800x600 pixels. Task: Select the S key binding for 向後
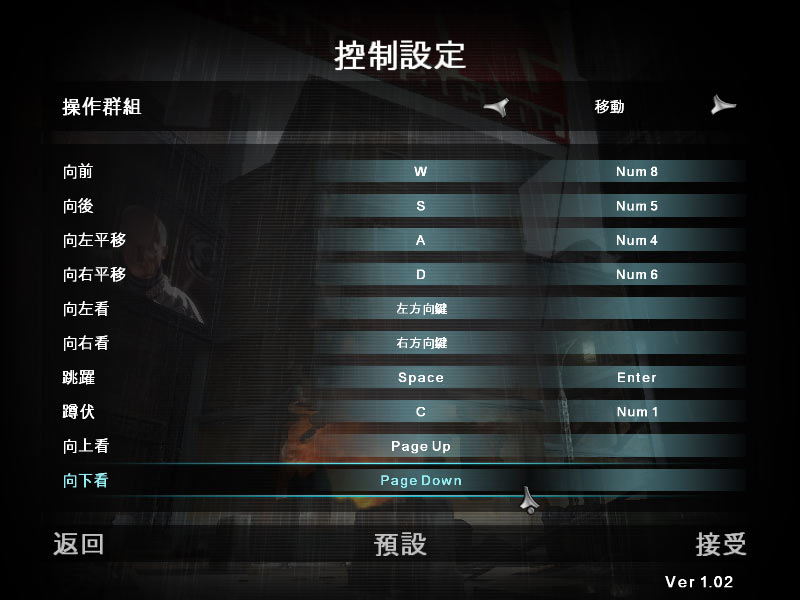tap(421, 206)
